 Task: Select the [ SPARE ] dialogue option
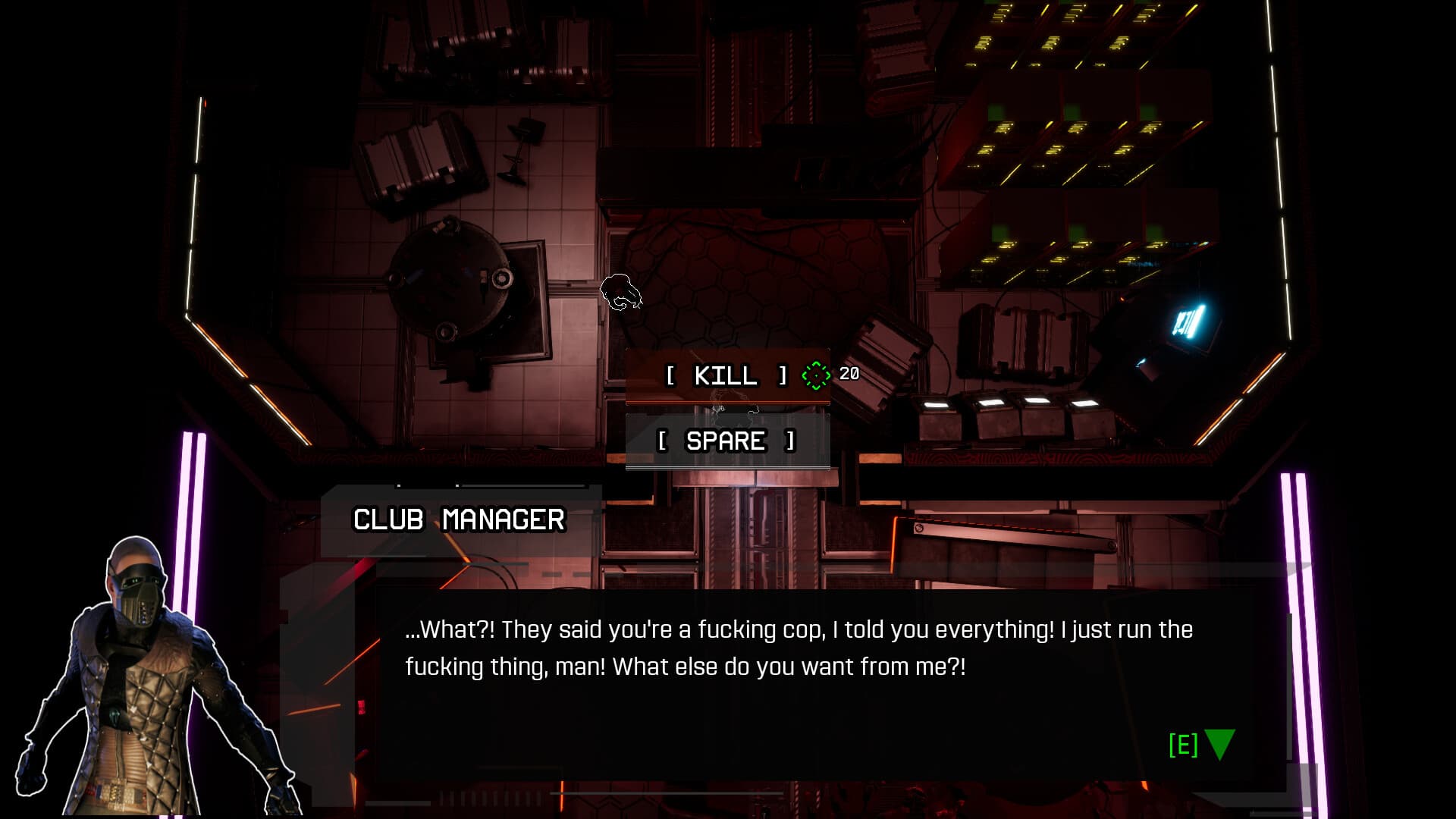[x=726, y=441]
